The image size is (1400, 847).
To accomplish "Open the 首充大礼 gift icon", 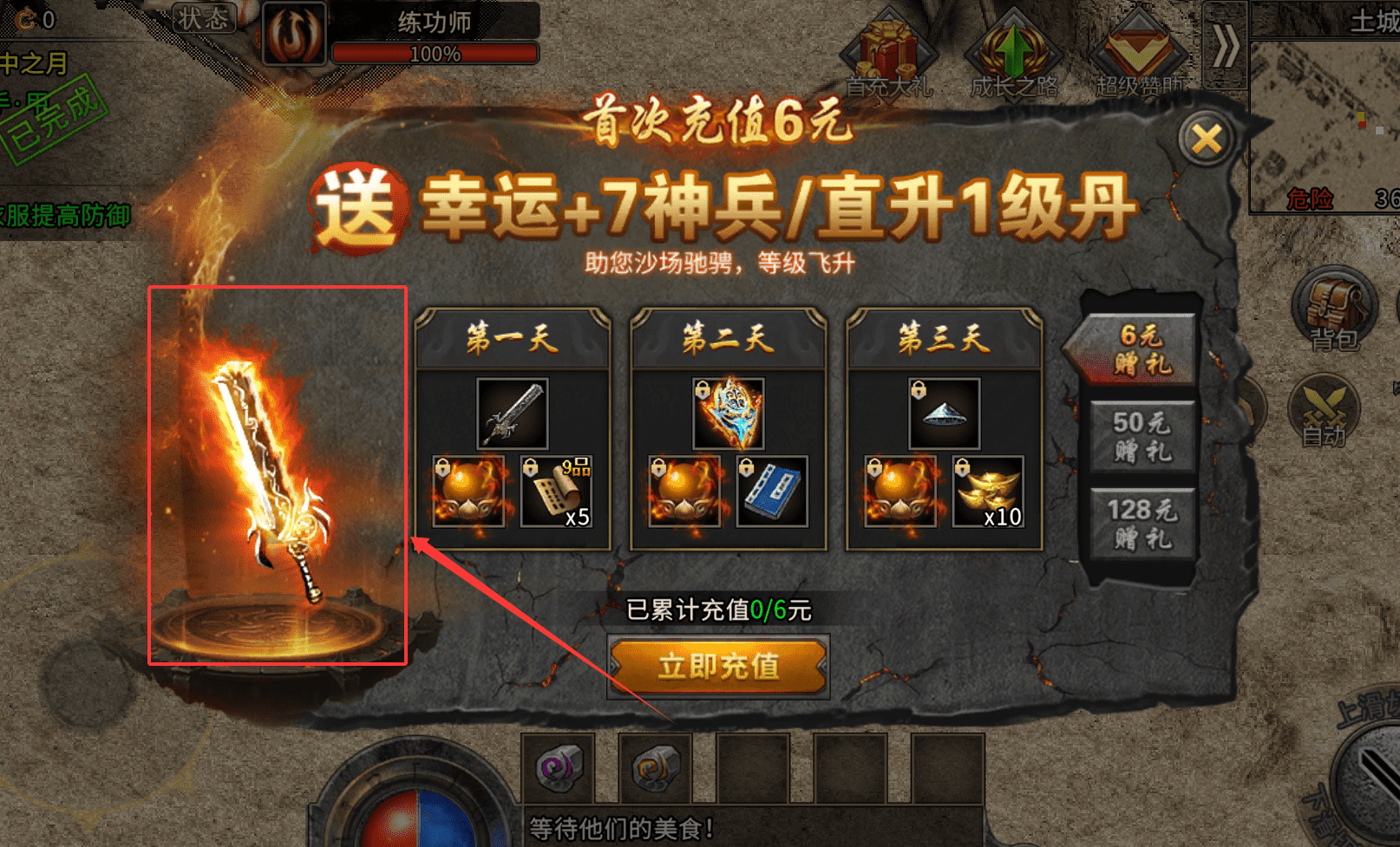I will pos(888,54).
